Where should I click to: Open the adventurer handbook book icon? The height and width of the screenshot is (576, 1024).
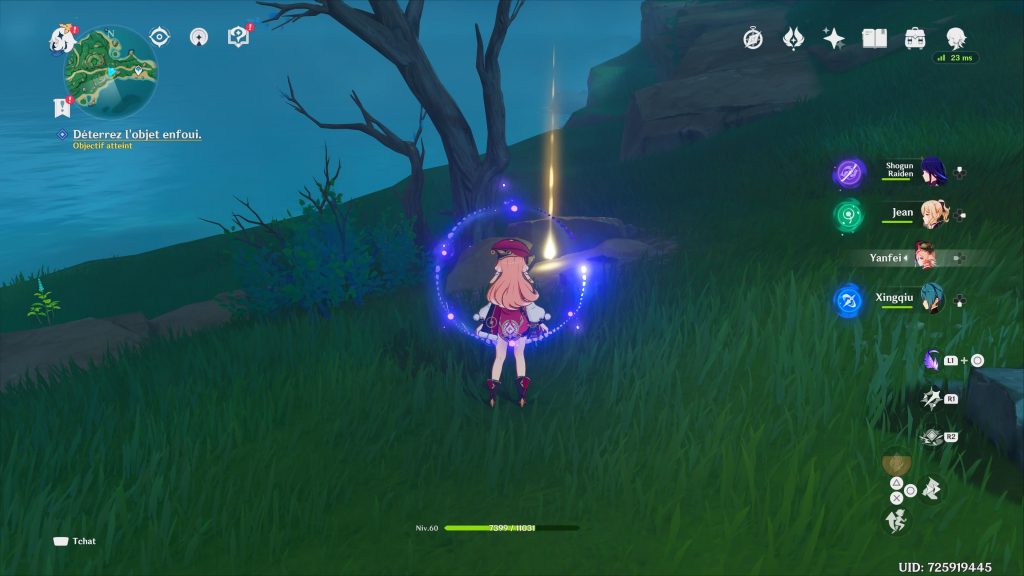click(875, 39)
